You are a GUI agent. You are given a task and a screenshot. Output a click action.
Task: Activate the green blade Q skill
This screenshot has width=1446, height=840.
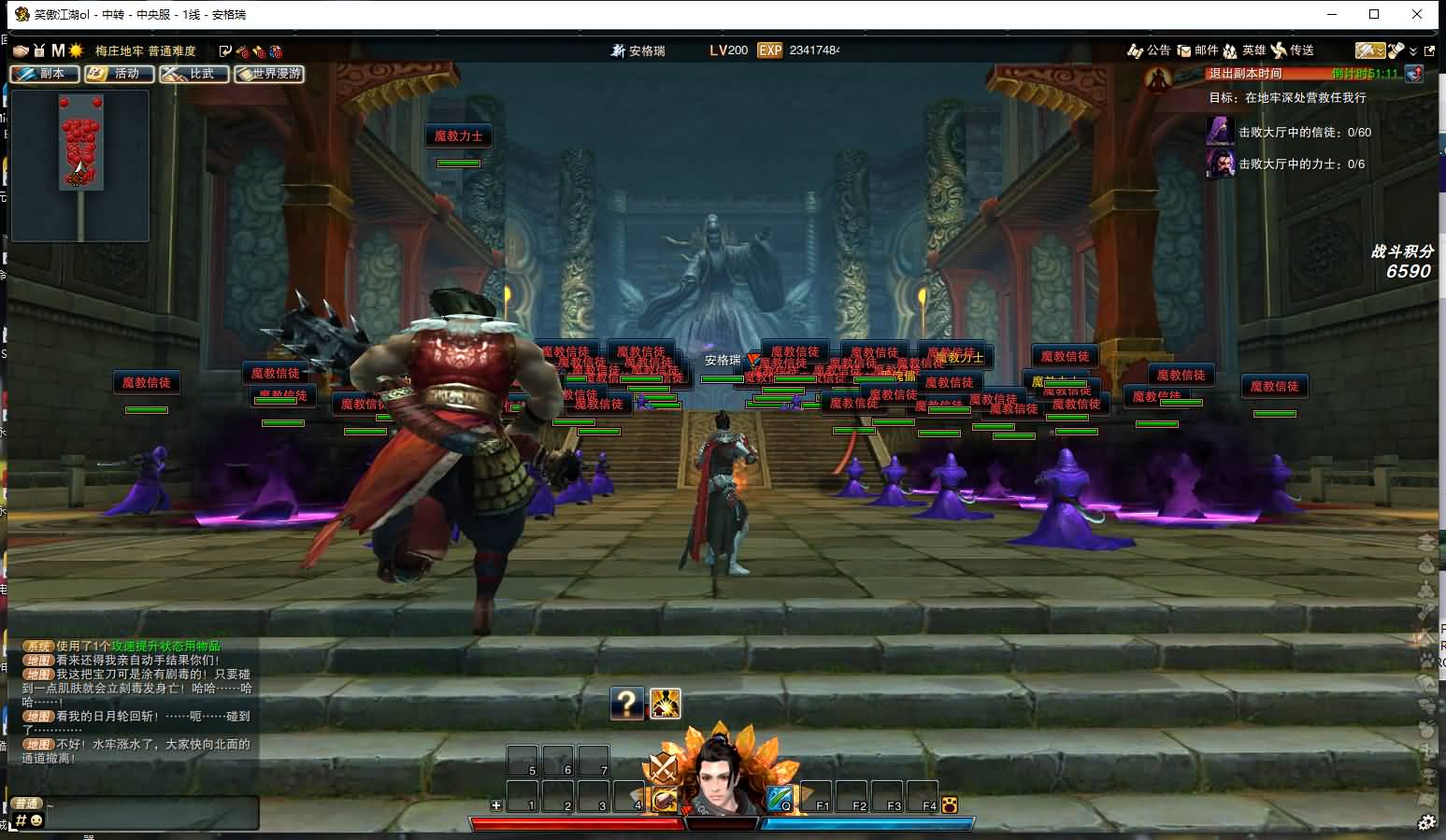coord(780,799)
